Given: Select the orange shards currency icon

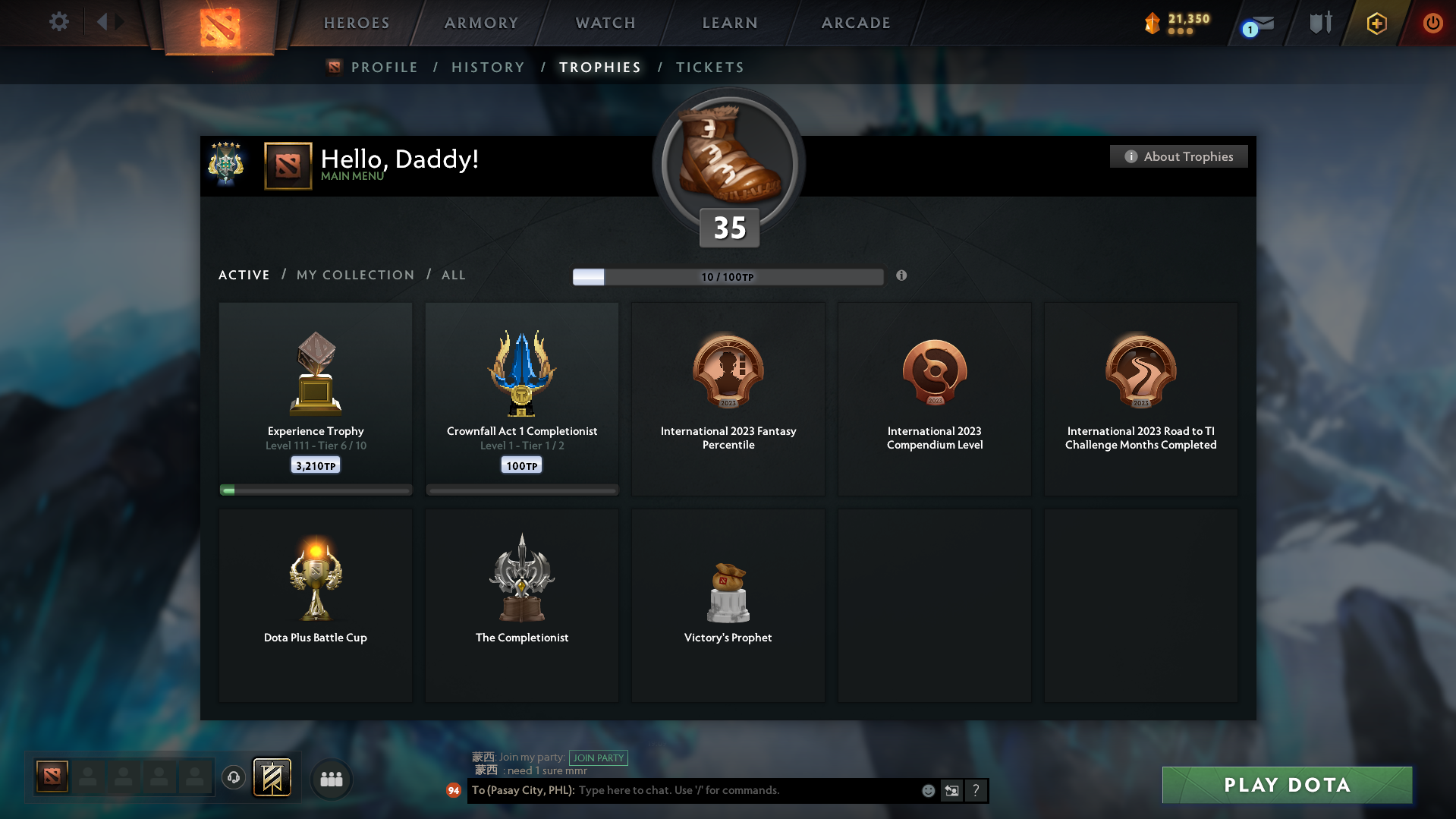Looking at the screenshot, I should point(1153,24).
